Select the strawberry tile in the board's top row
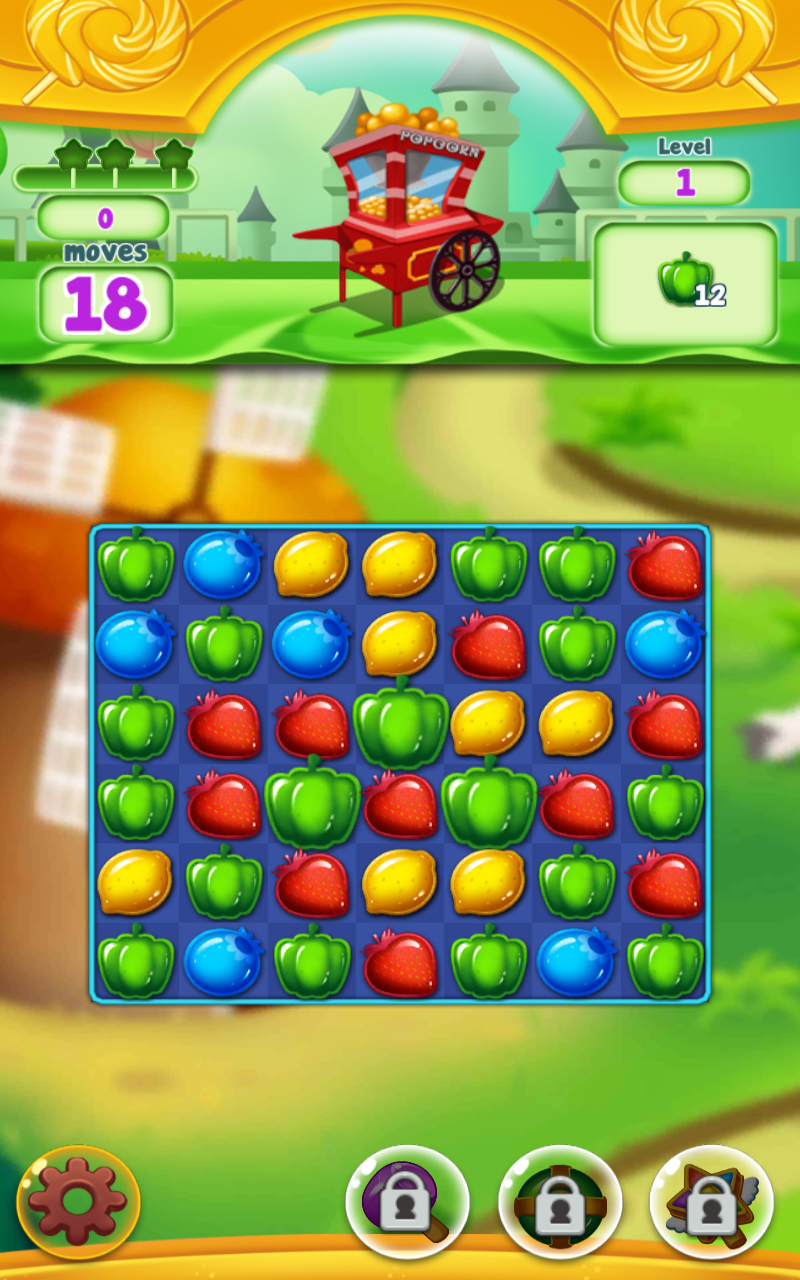The width and height of the screenshot is (800, 1280). (665, 566)
